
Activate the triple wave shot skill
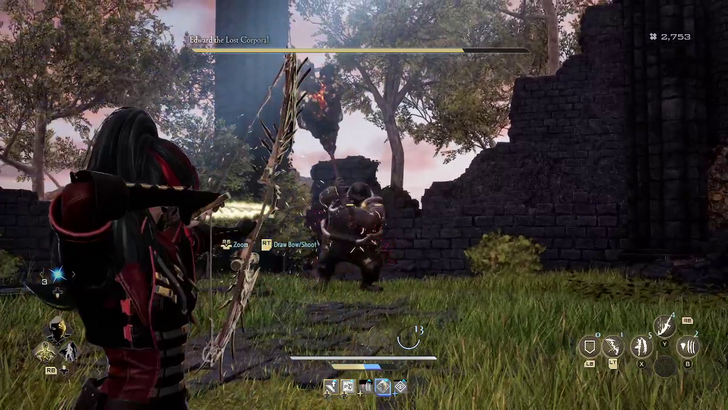tap(688, 347)
